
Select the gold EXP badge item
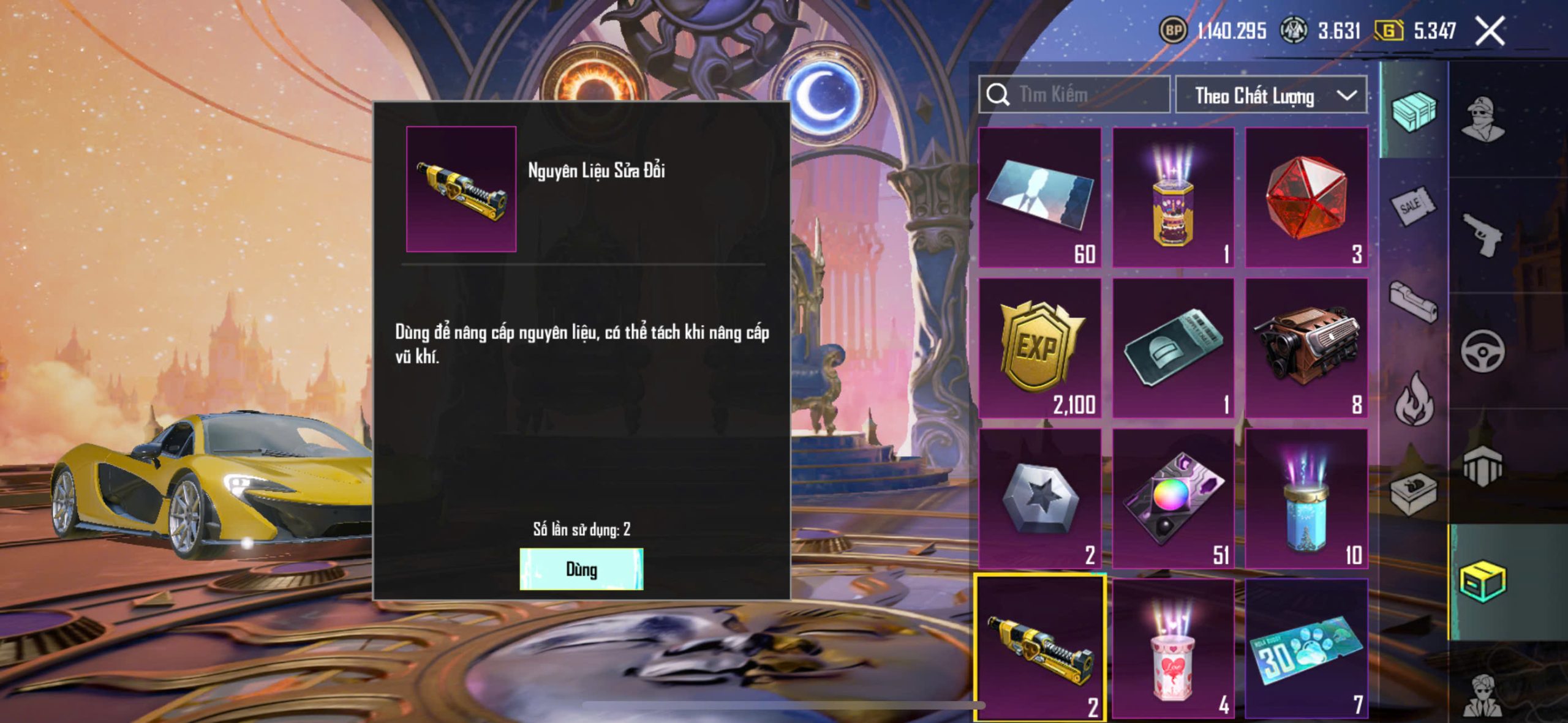1040,348
